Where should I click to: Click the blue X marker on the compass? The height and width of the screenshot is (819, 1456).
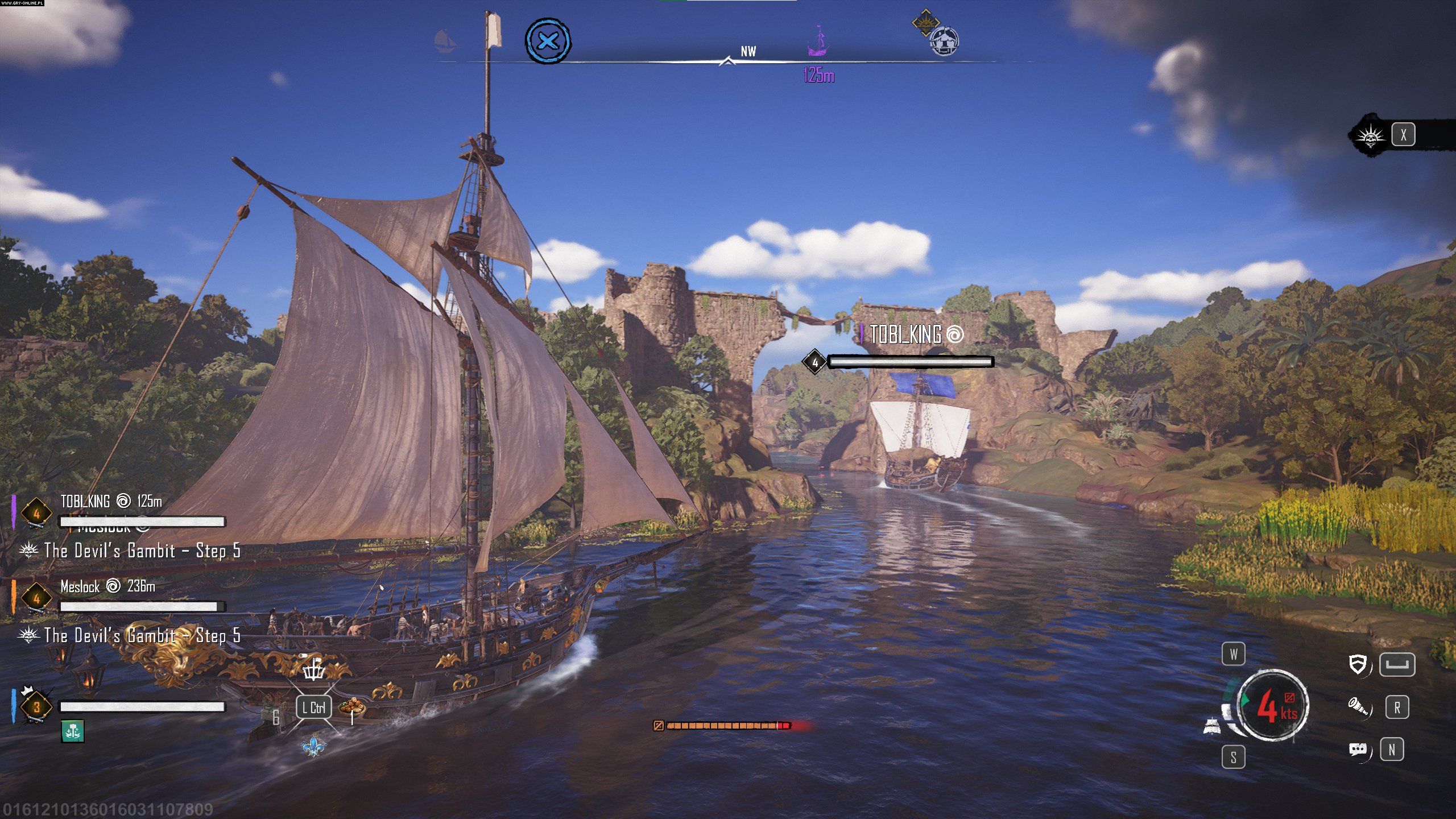tap(548, 41)
